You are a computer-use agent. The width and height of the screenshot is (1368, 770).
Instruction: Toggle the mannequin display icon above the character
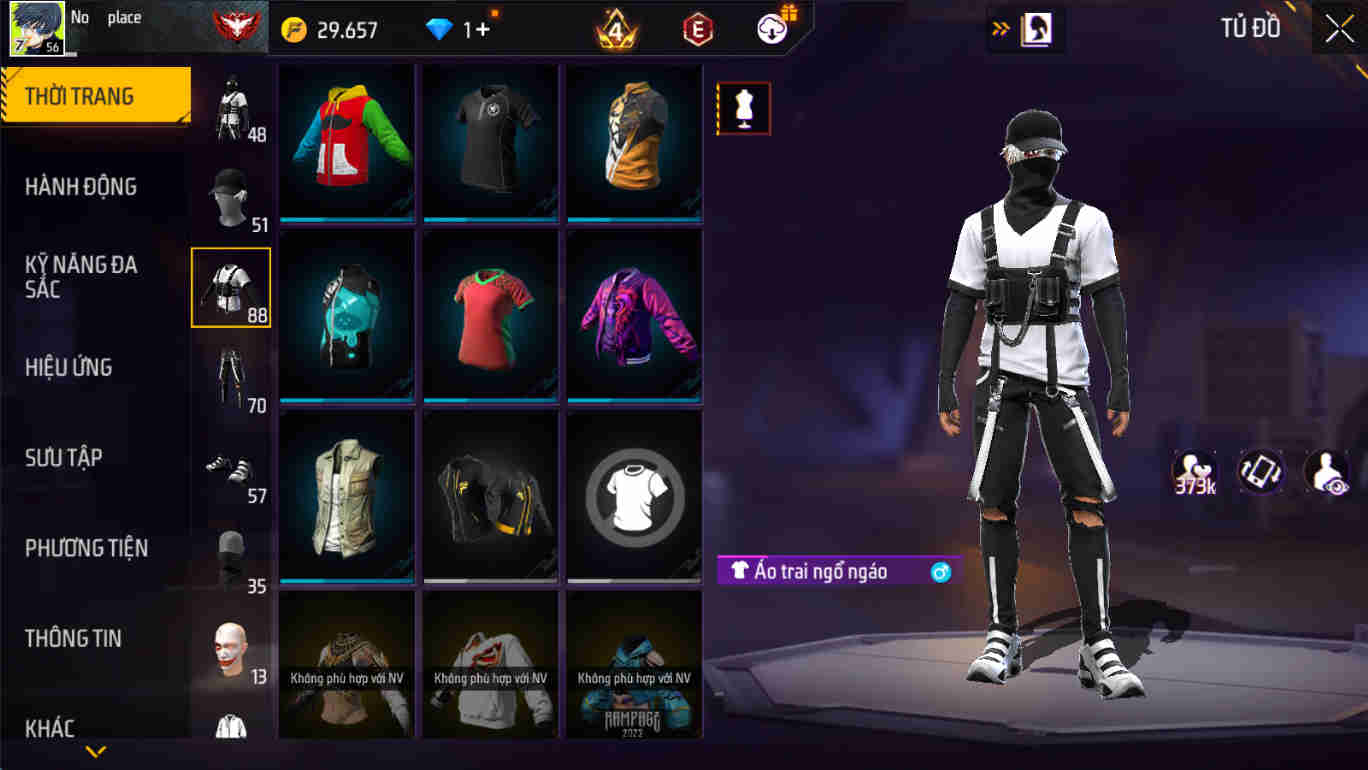(743, 108)
